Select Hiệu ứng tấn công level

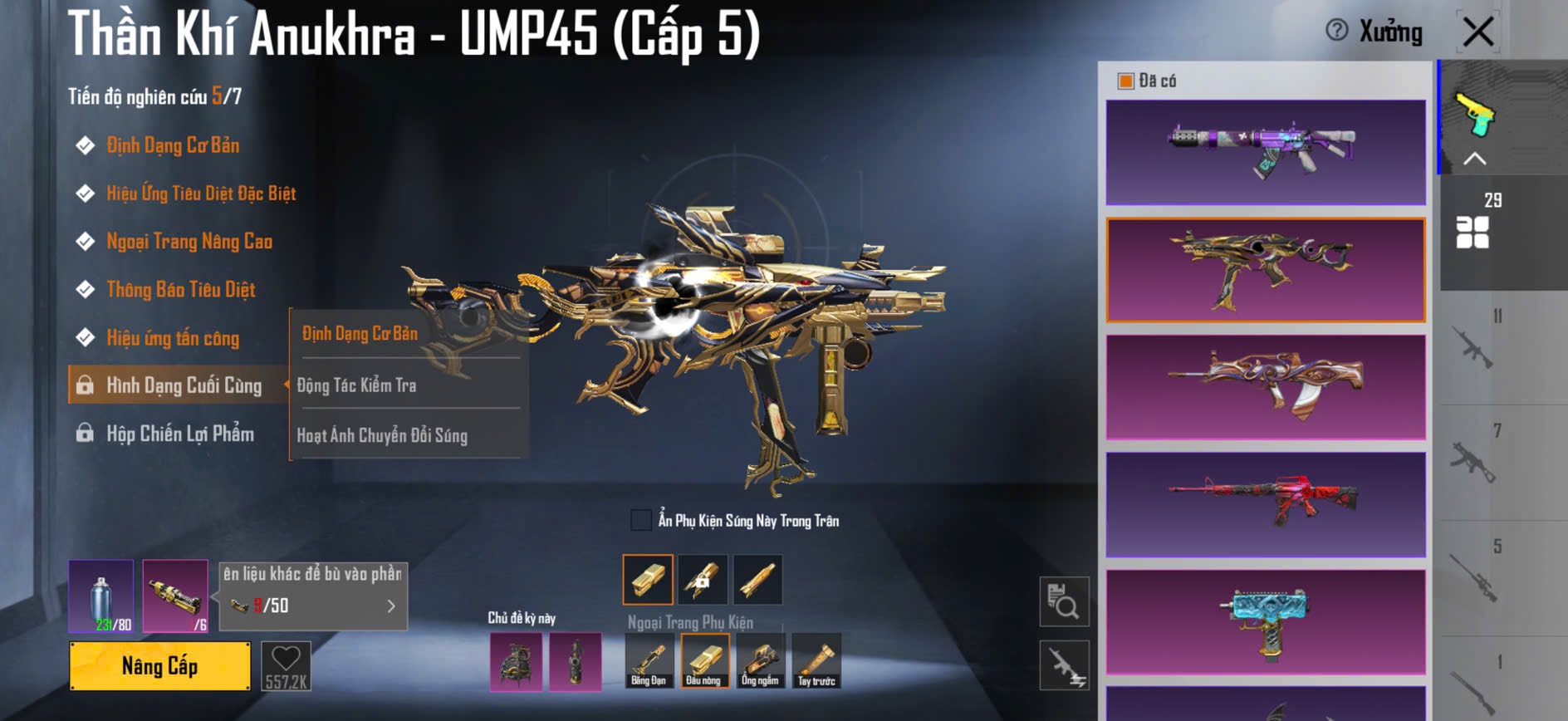pyautogui.click(x=173, y=338)
